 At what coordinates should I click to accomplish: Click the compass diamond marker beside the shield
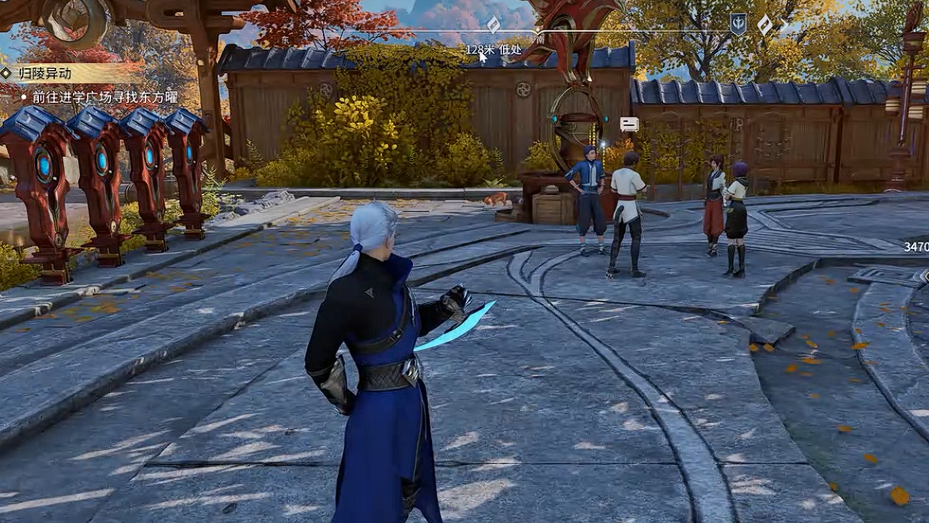click(x=765, y=25)
